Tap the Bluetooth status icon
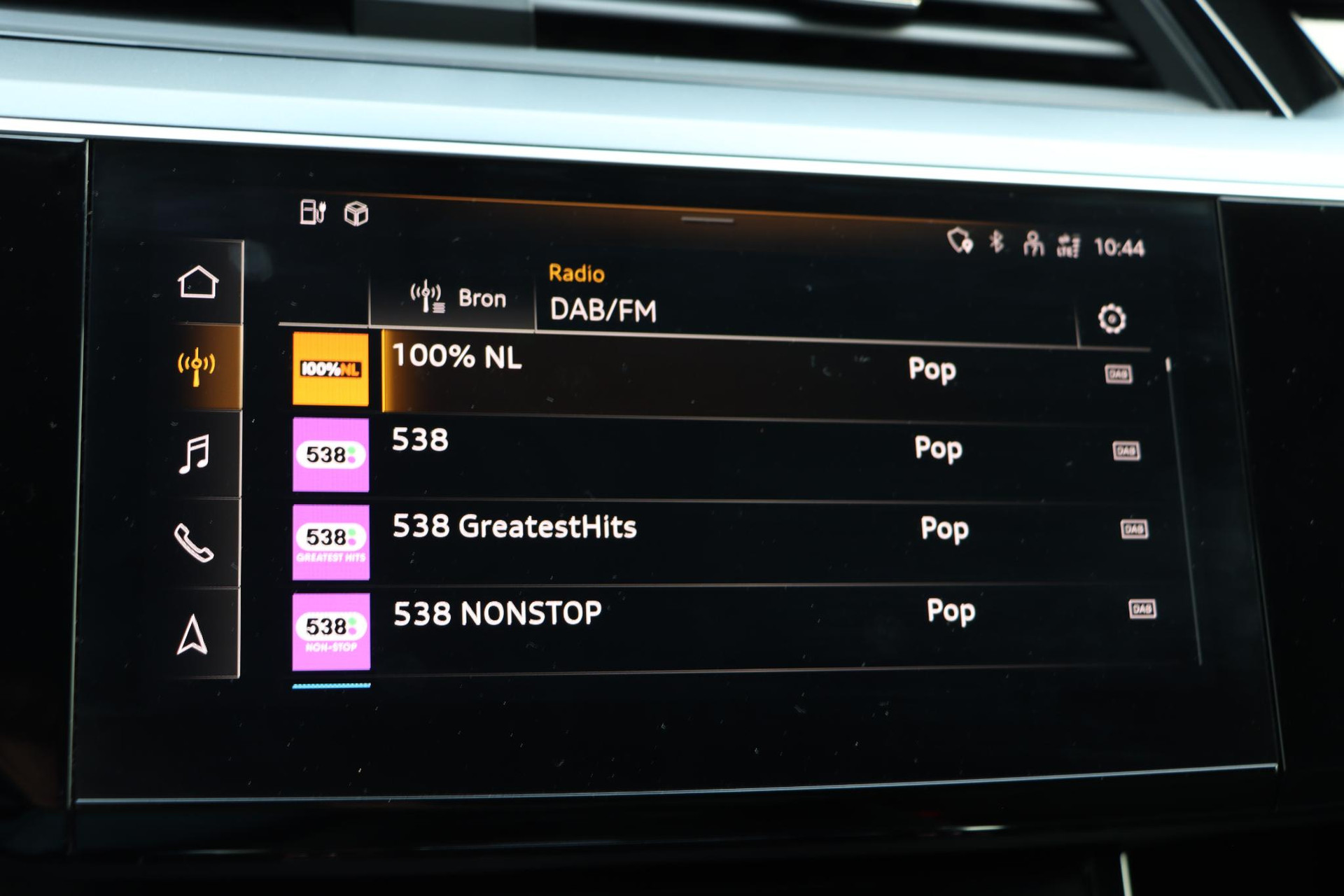Viewport: 1344px width, 896px height. click(x=996, y=242)
